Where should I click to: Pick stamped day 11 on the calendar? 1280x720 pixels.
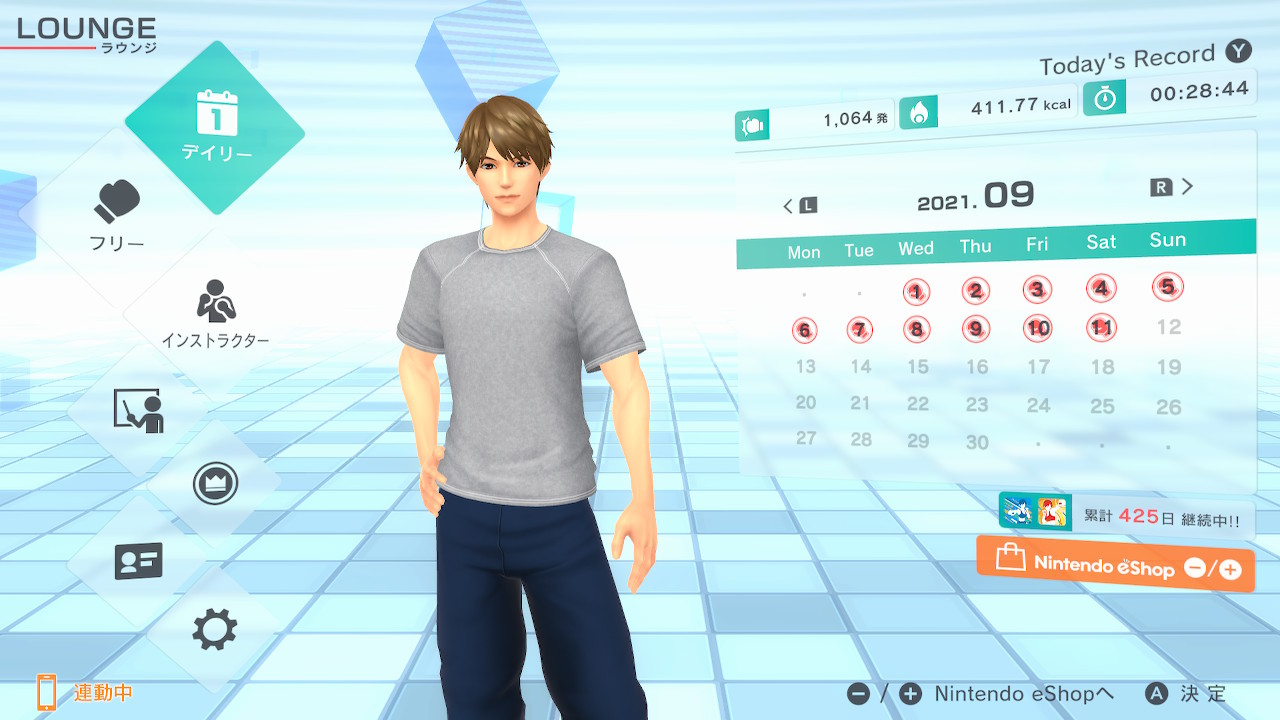(1102, 327)
